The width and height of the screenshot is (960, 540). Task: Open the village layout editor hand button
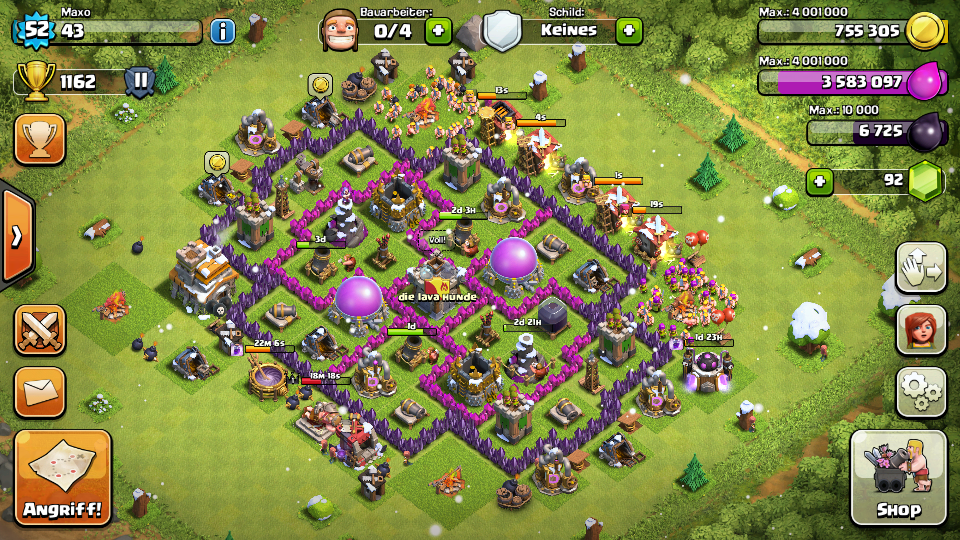click(x=920, y=267)
